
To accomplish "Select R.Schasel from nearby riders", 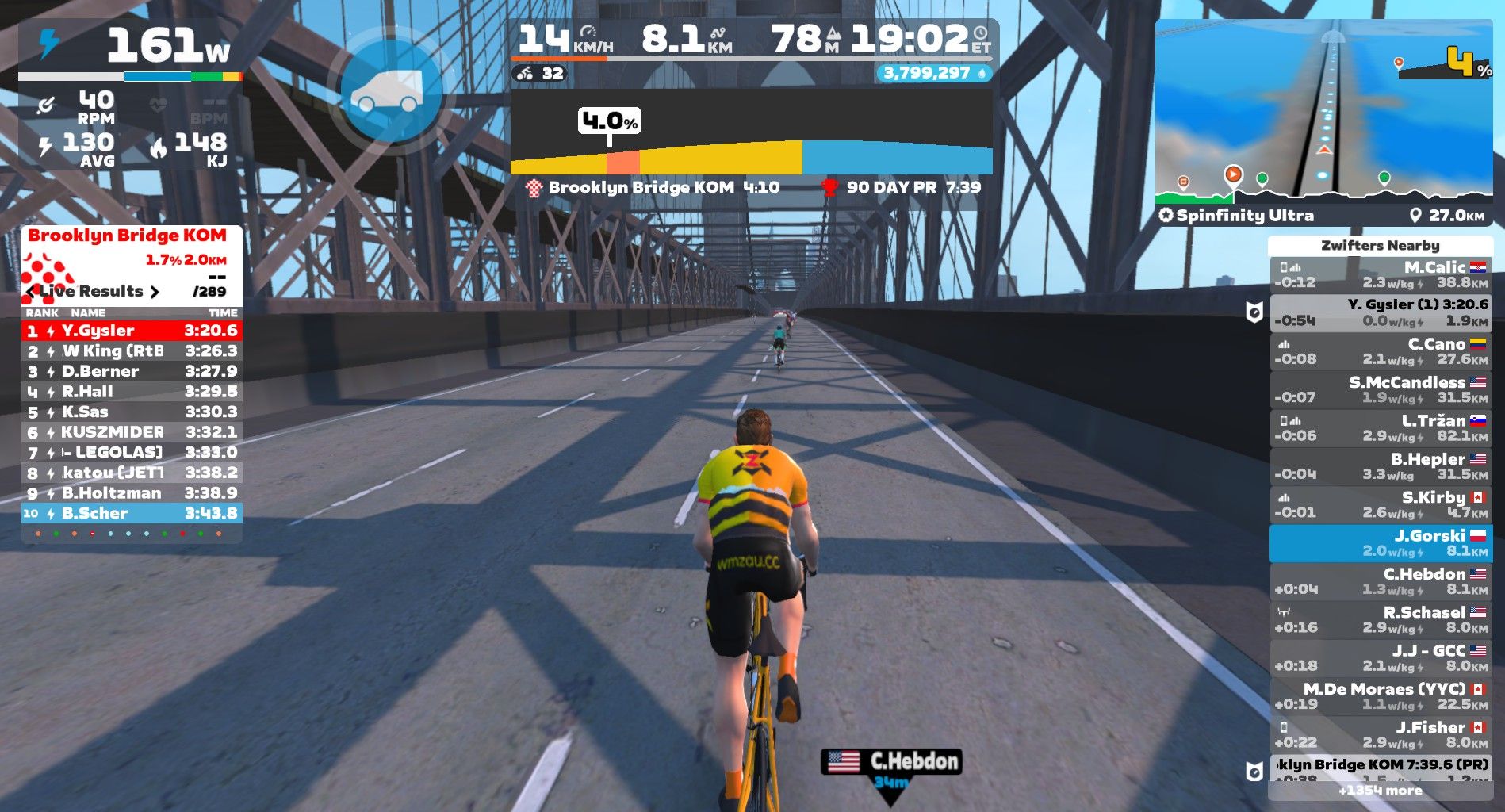I will point(1380,619).
